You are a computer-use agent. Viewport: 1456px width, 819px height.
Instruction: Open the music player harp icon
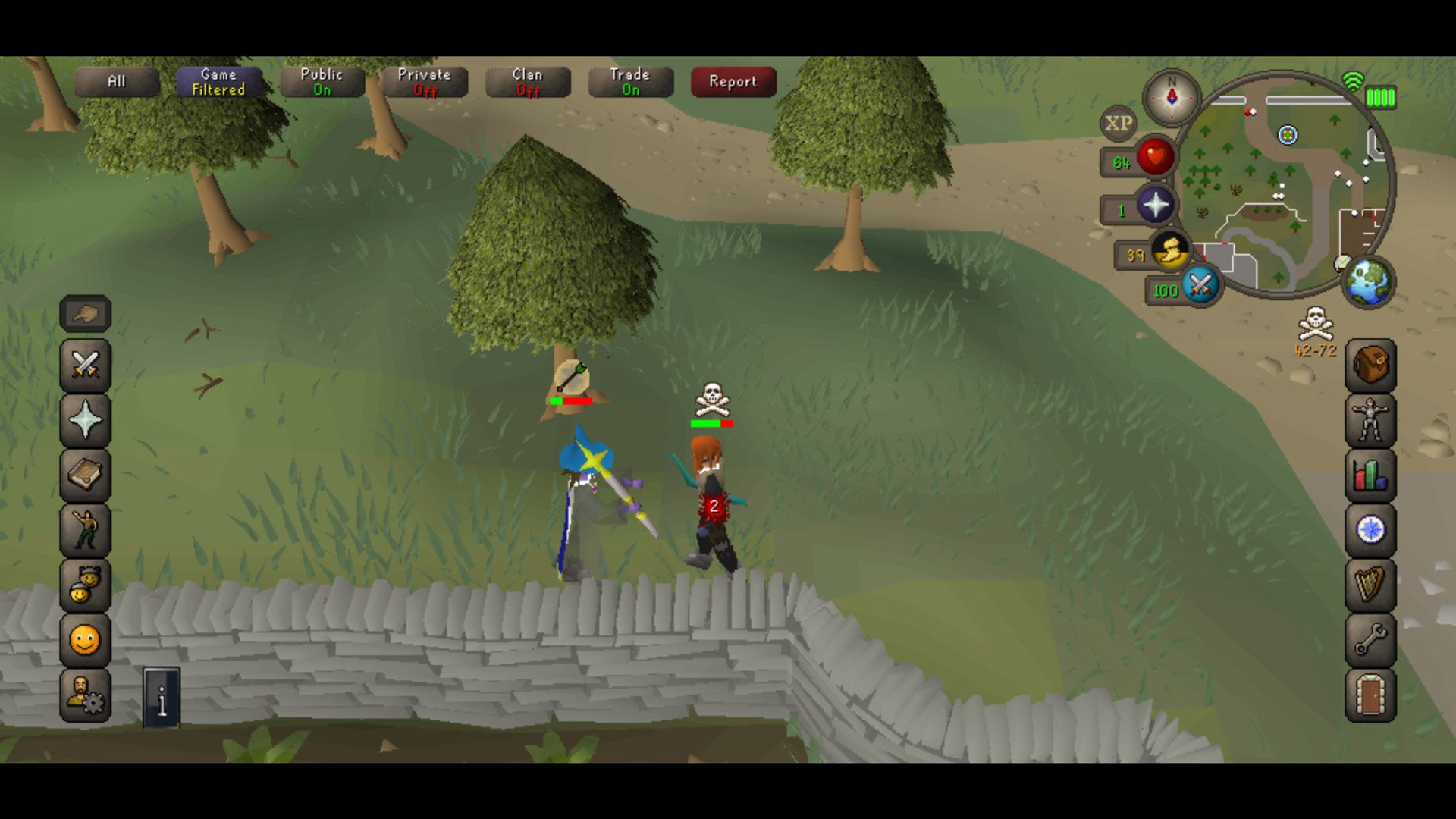[x=1369, y=585]
